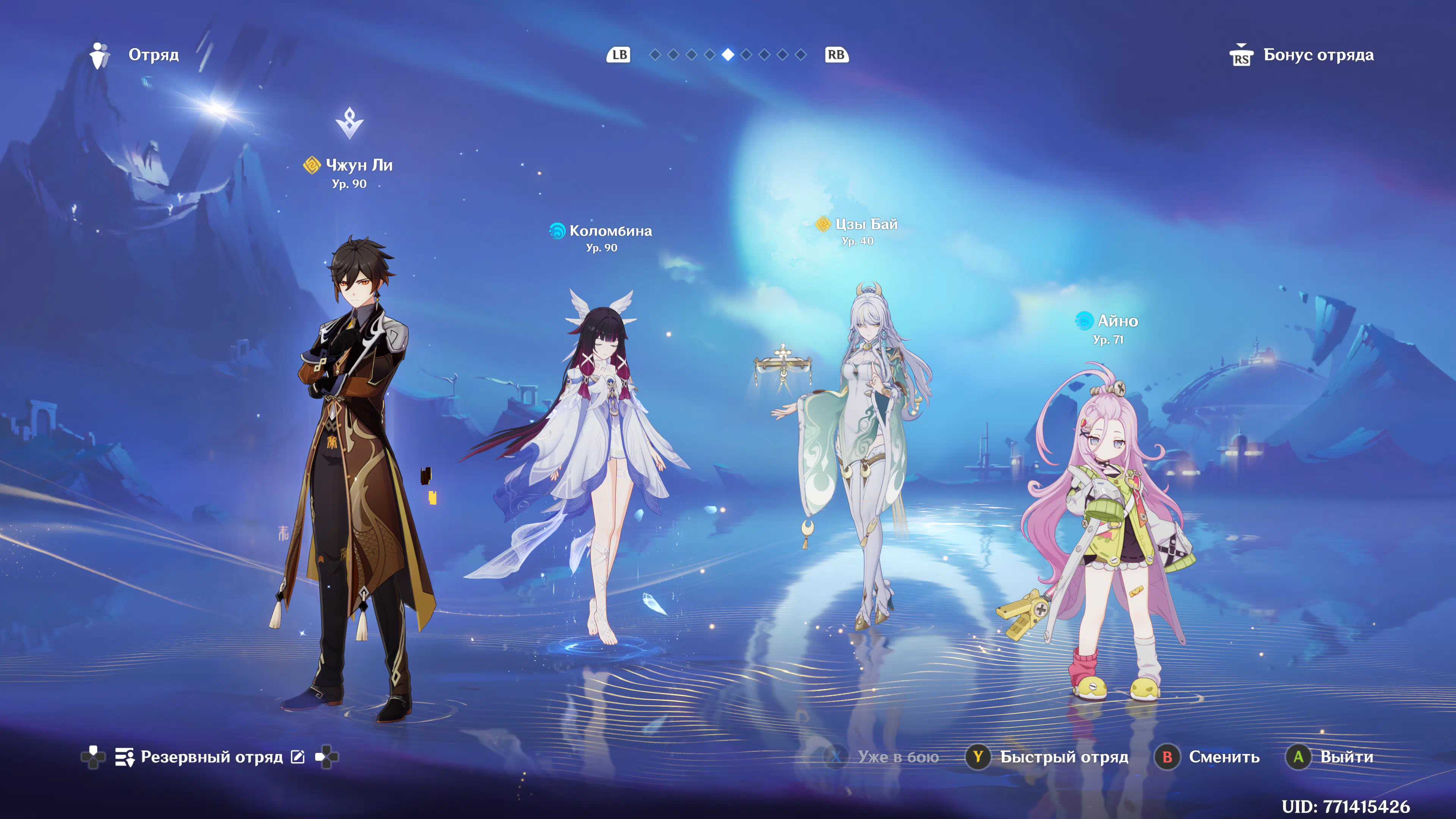
Task: Switch to the last party page diamond
Action: [801, 55]
